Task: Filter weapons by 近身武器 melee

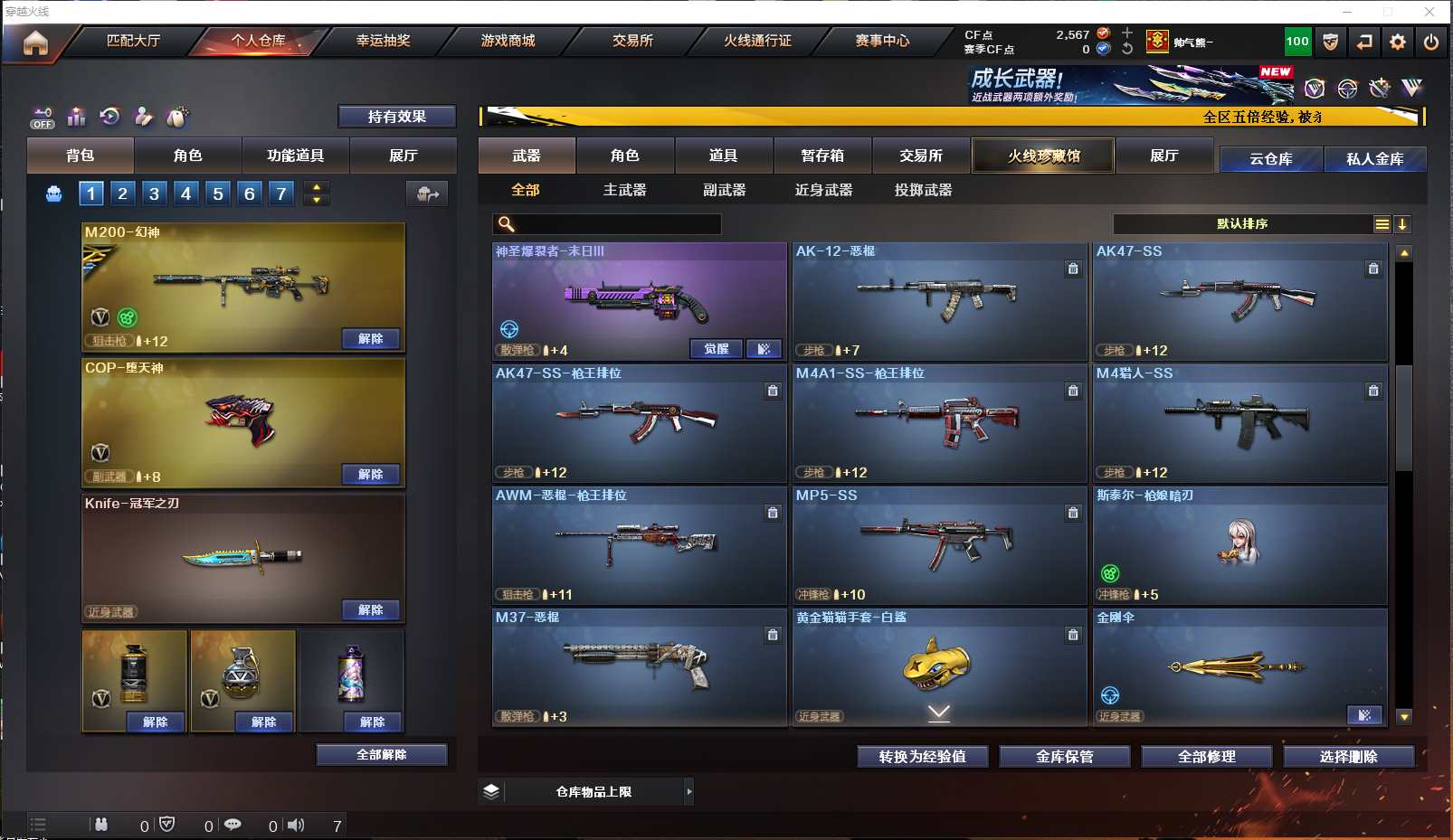Action: point(823,190)
